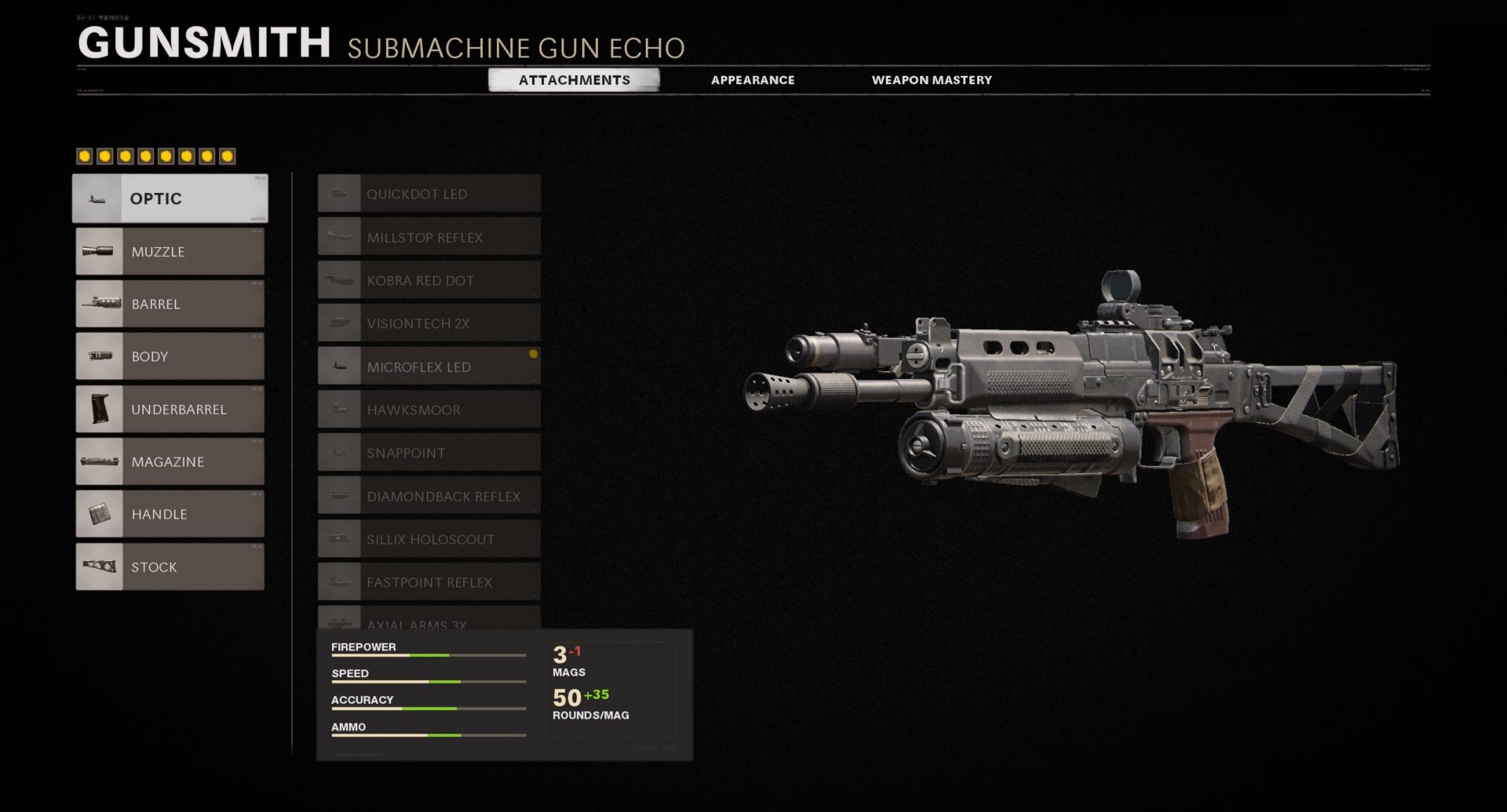Choose the Diamondback Reflex optic
This screenshot has width=1507, height=812.
pyautogui.click(x=429, y=496)
